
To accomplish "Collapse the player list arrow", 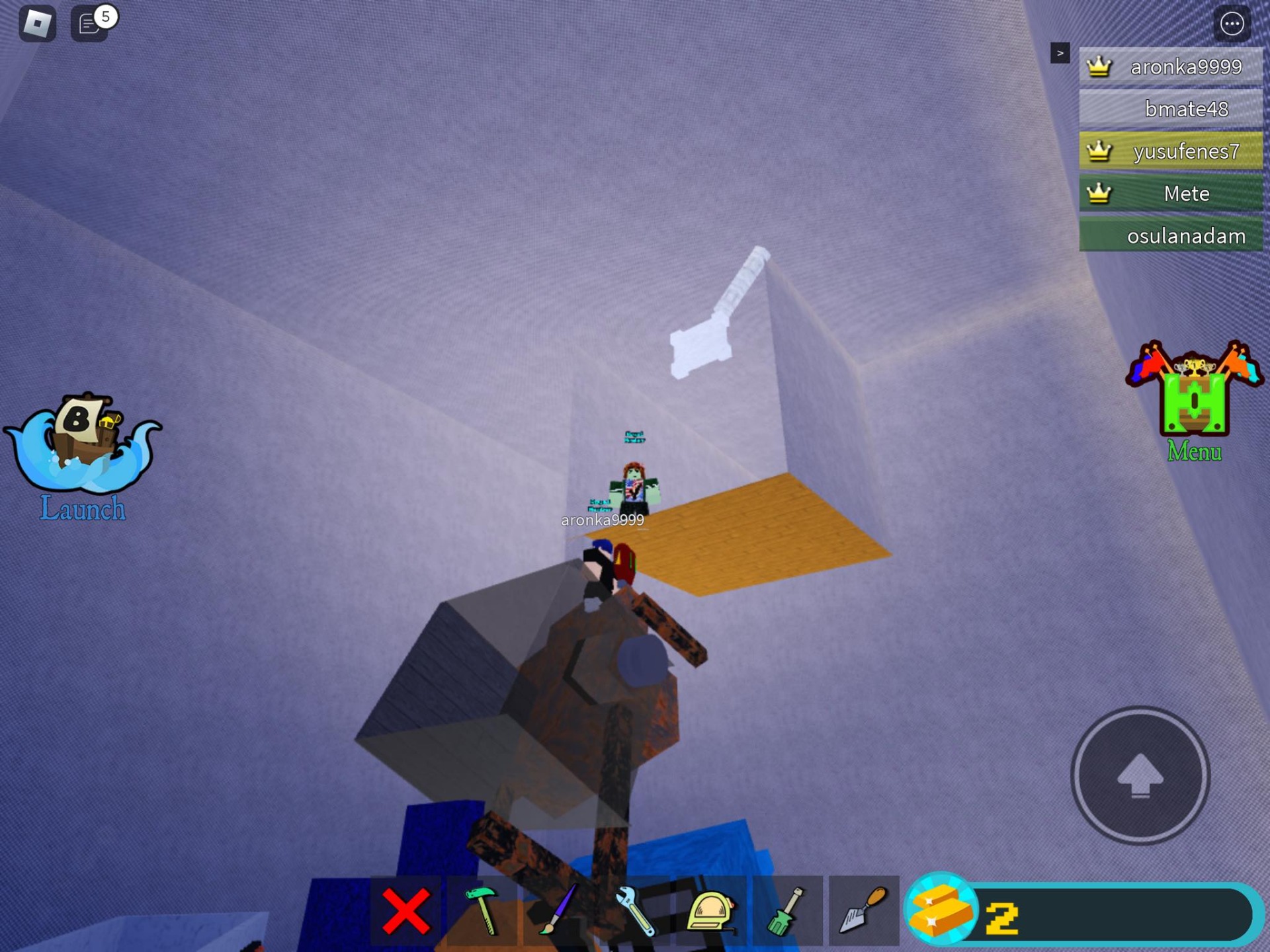I will 1060,53.
